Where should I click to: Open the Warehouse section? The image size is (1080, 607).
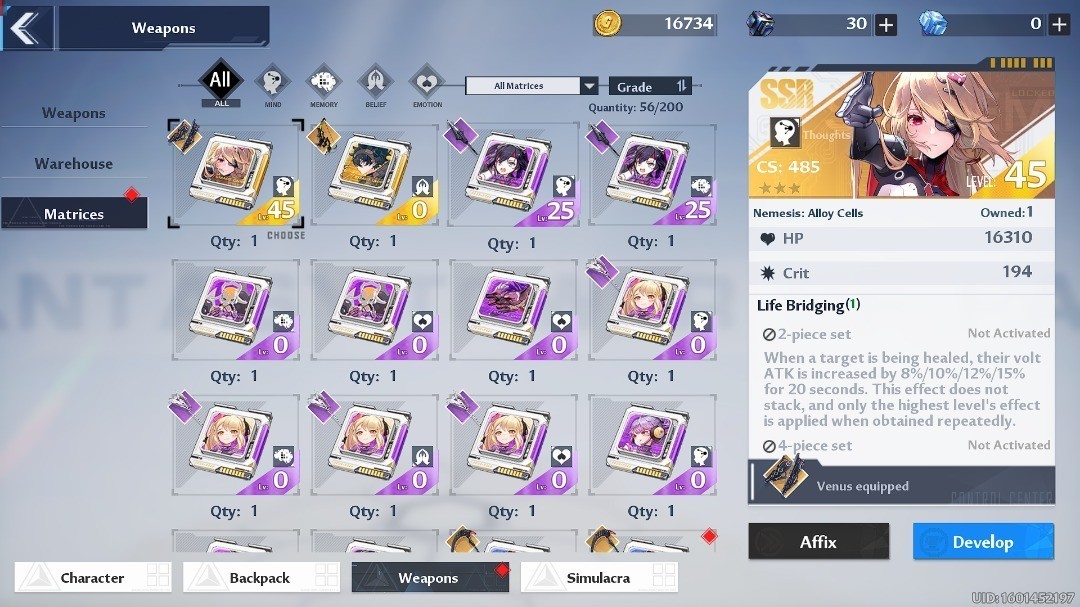[x=74, y=163]
